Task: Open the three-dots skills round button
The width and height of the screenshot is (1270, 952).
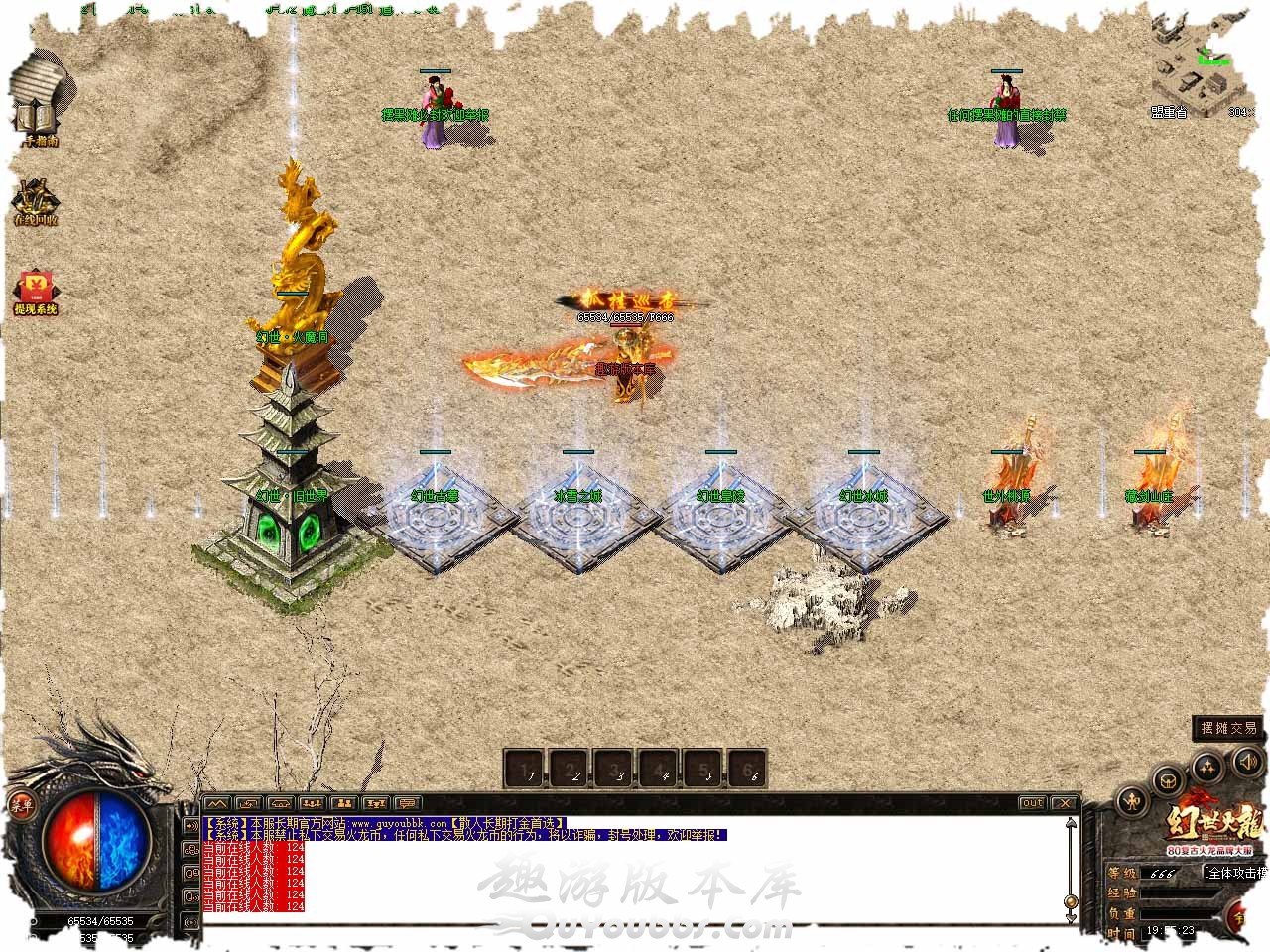Action: [x=1207, y=767]
